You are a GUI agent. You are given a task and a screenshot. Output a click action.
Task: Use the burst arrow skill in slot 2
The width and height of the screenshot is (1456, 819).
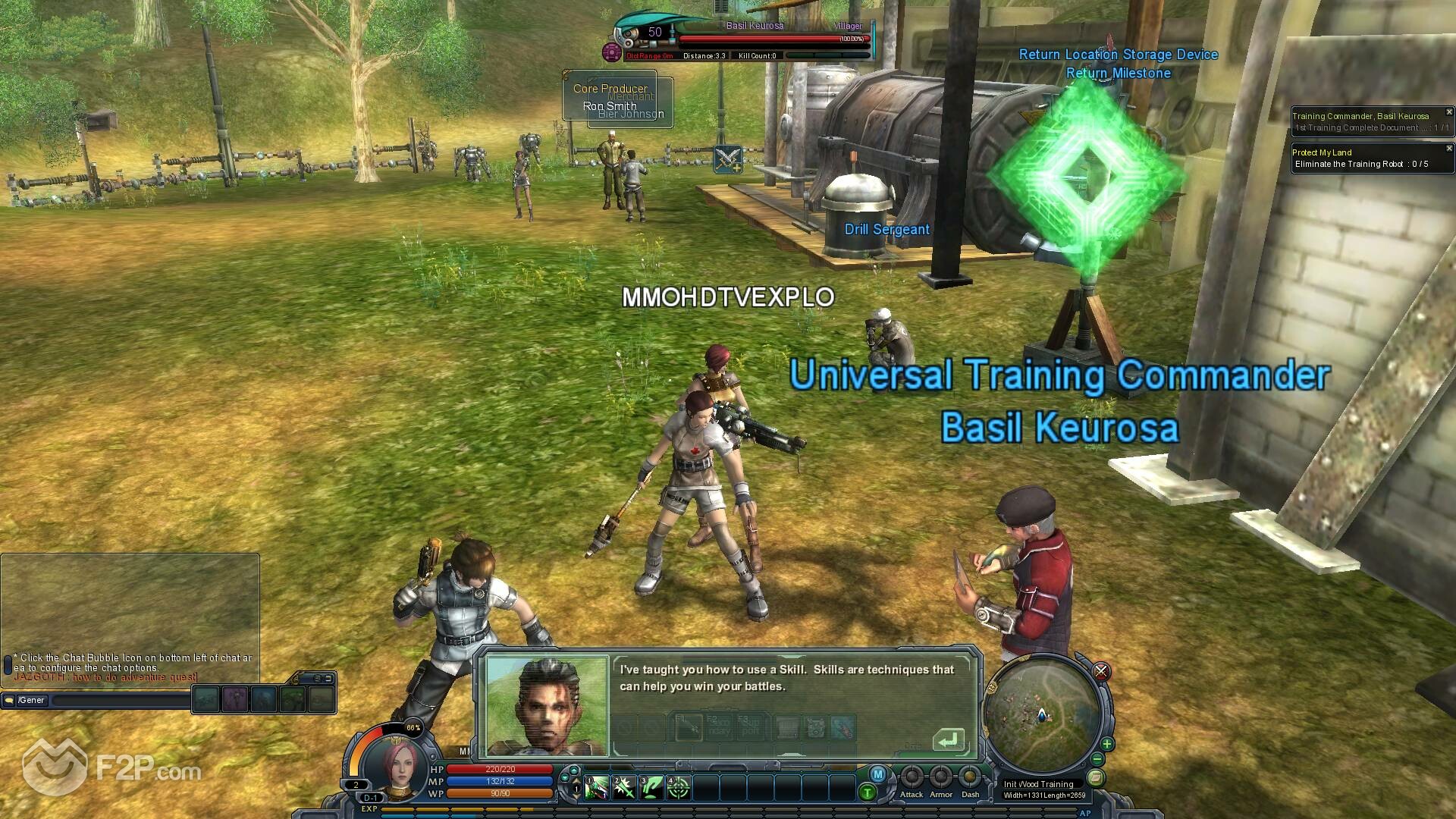[x=624, y=789]
